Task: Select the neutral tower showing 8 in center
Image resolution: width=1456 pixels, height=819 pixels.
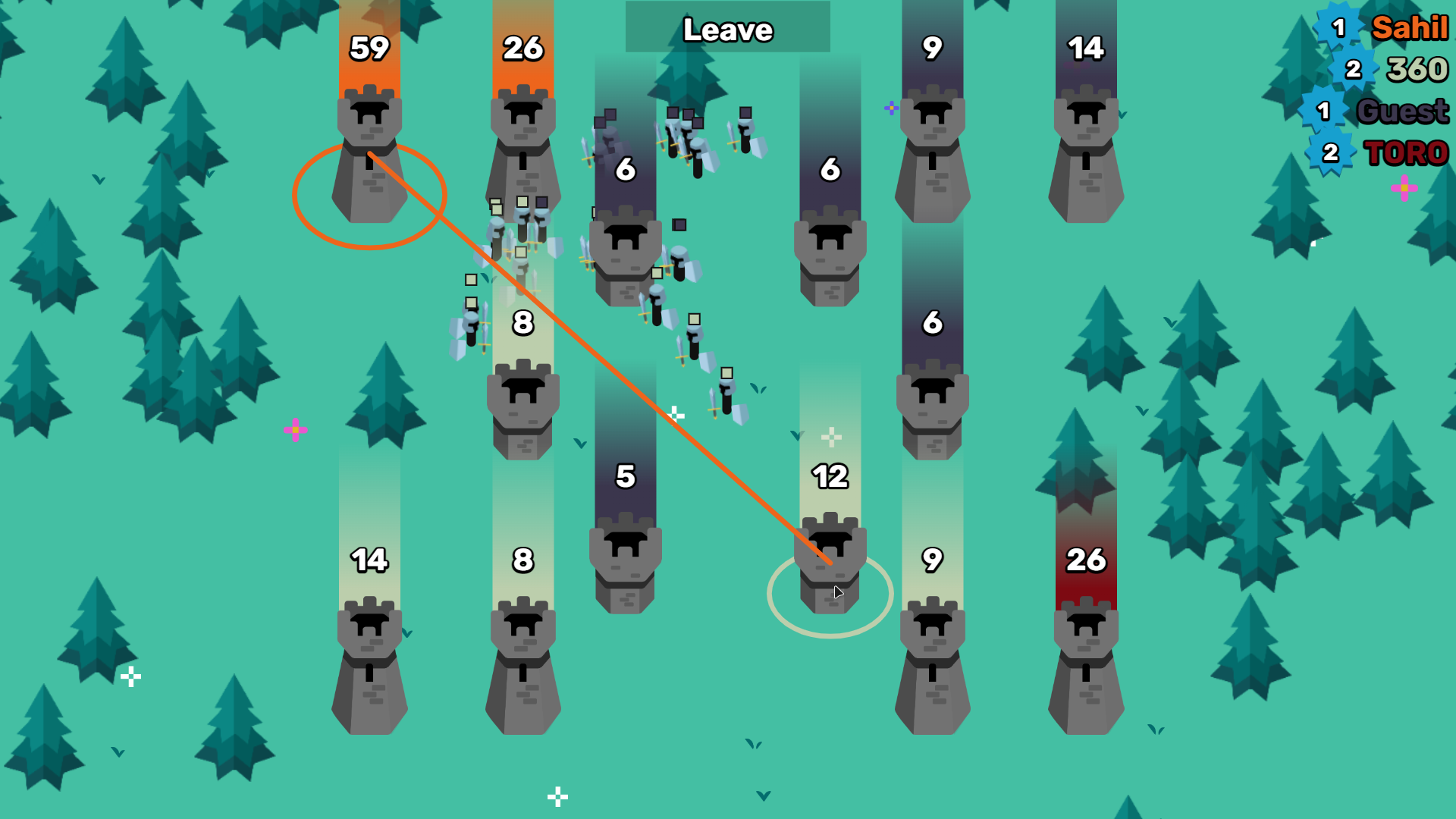Action: [x=523, y=402]
